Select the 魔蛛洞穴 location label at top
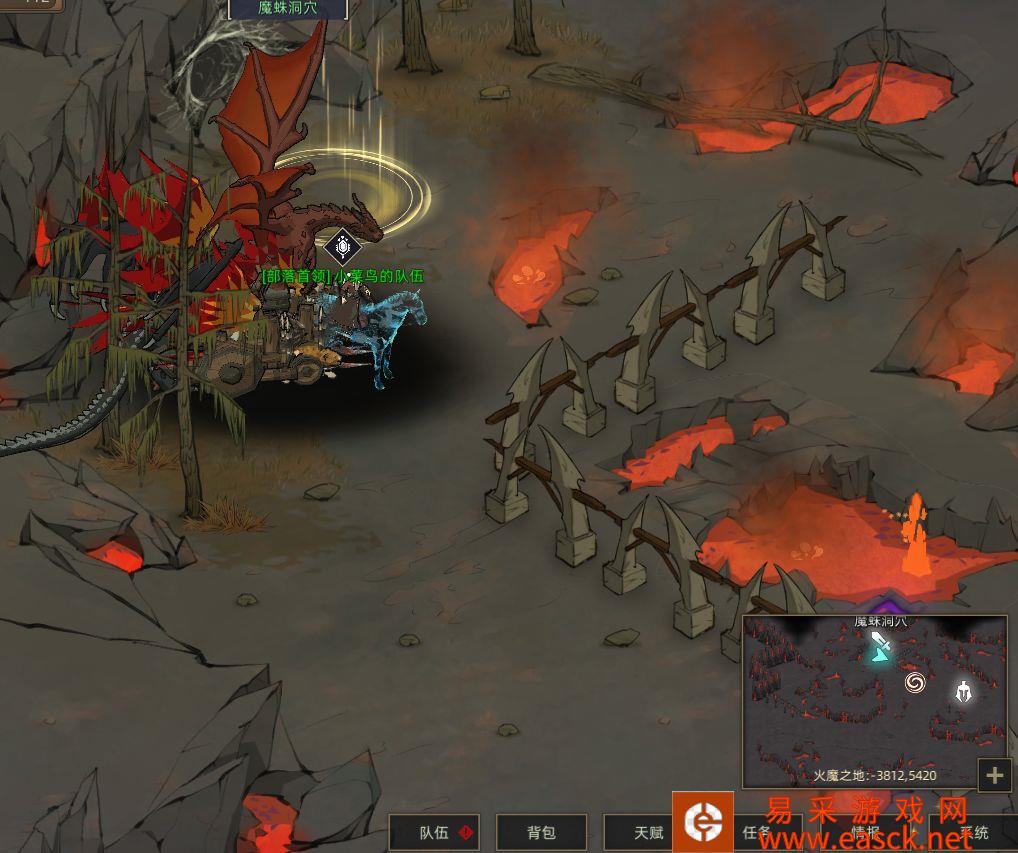1018x853 pixels. pyautogui.click(x=288, y=9)
